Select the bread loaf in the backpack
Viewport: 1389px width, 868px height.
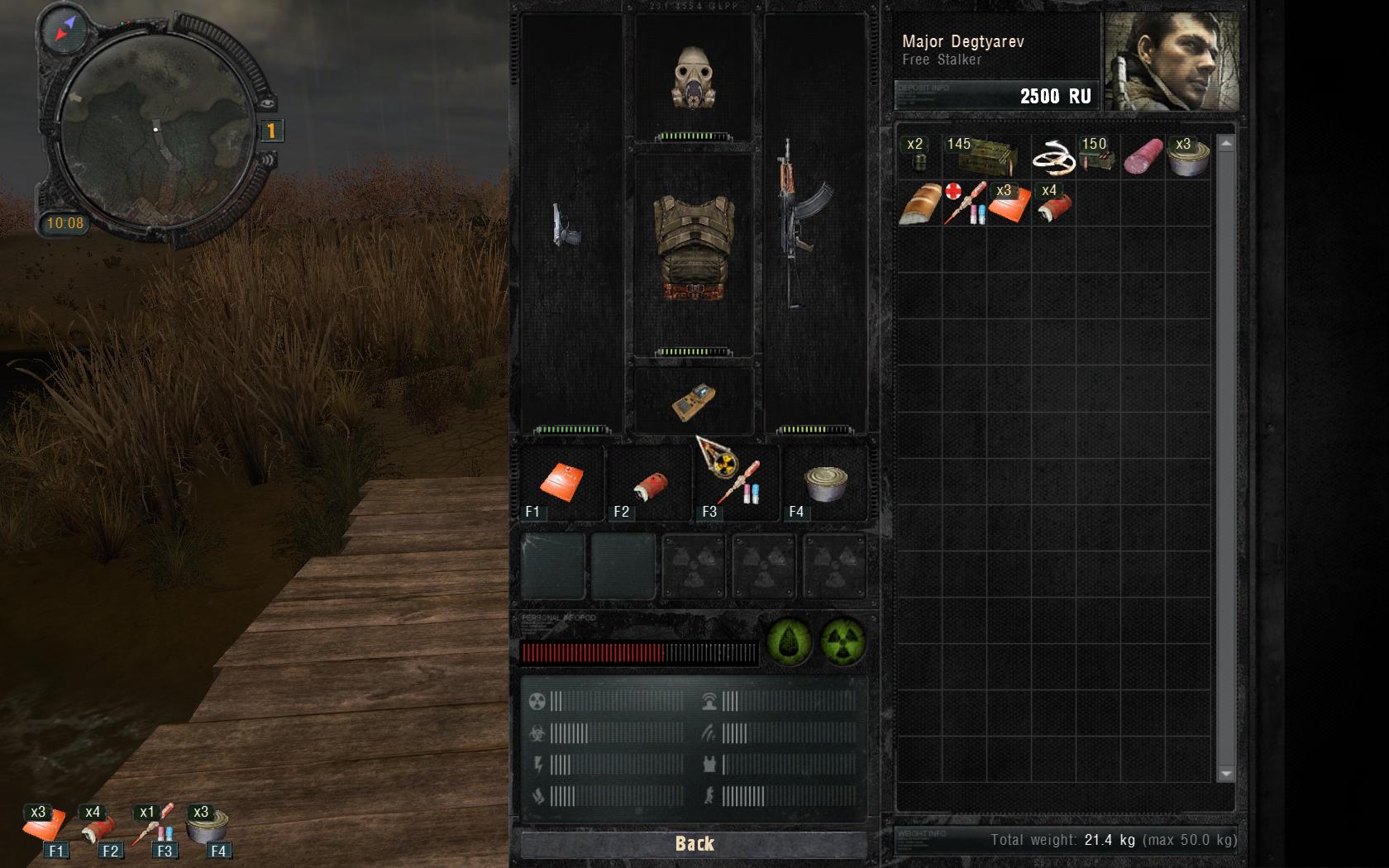[919, 203]
